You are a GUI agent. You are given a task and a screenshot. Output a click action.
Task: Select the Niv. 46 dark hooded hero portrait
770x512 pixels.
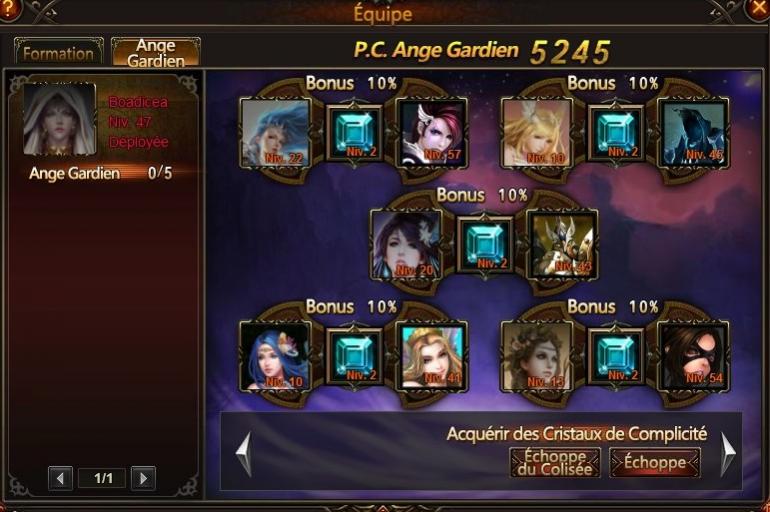pos(693,133)
